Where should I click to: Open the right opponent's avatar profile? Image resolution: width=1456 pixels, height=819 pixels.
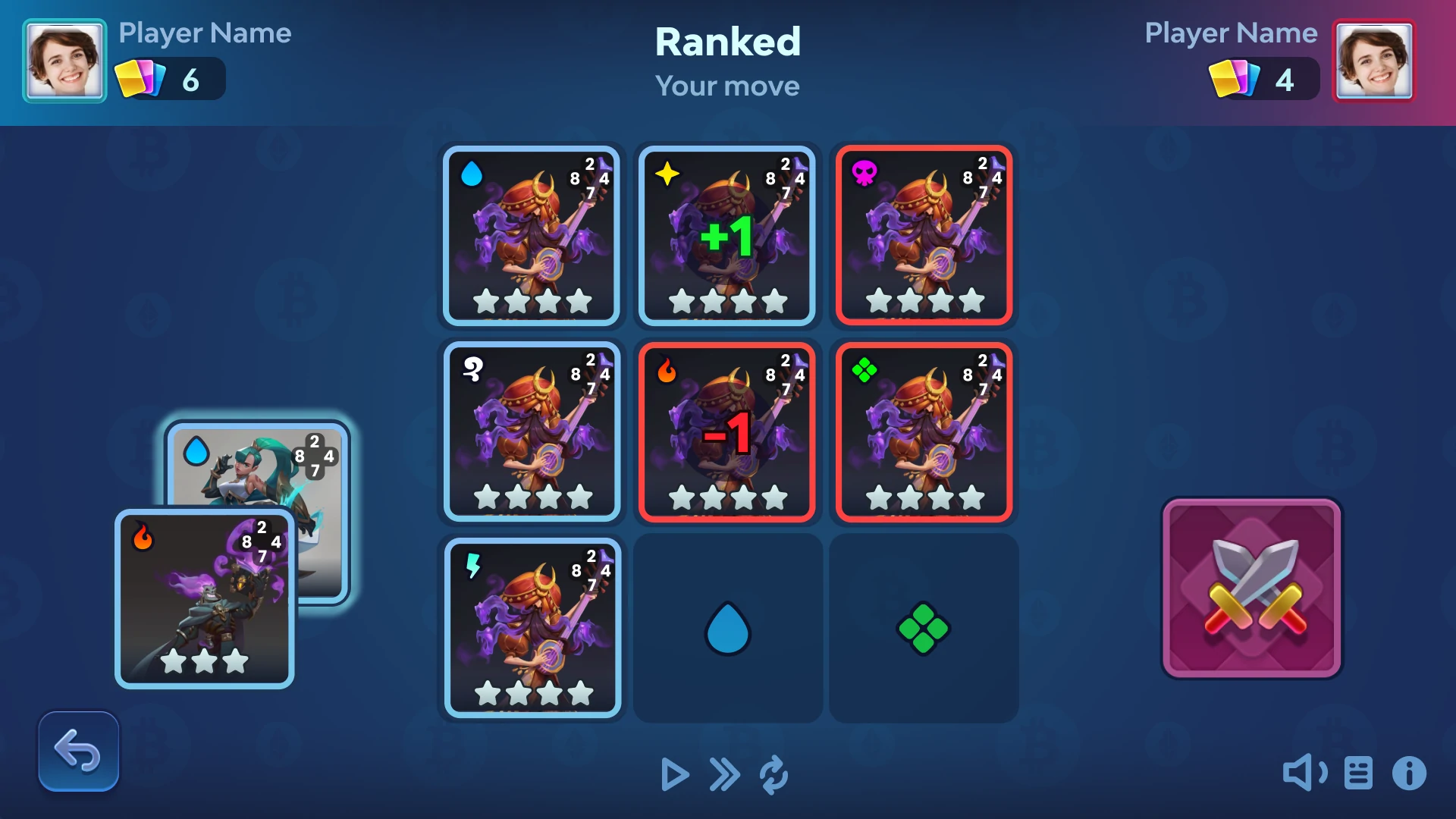1373,61
